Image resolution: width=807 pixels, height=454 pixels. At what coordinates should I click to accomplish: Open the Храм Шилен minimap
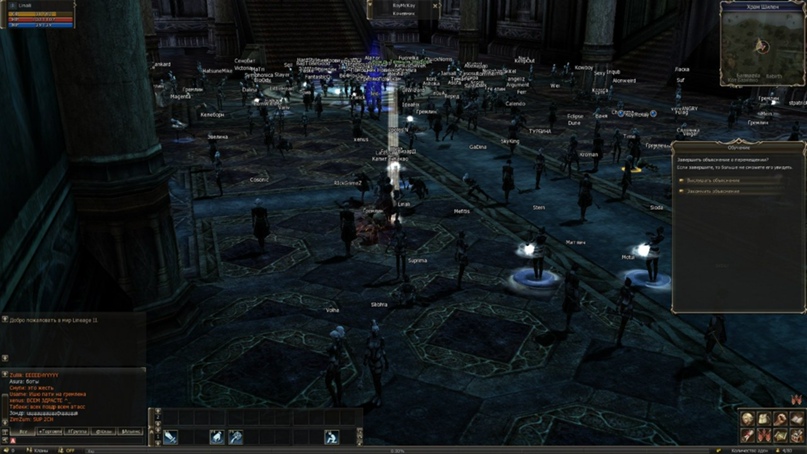coord(762,44)
